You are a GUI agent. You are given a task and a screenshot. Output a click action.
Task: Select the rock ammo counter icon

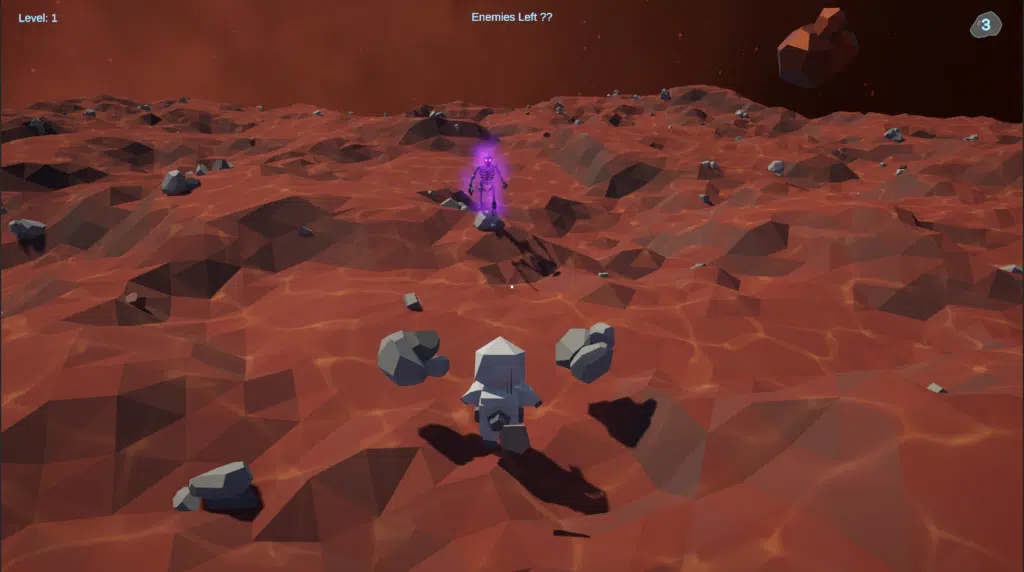click(x=985, y=25)
